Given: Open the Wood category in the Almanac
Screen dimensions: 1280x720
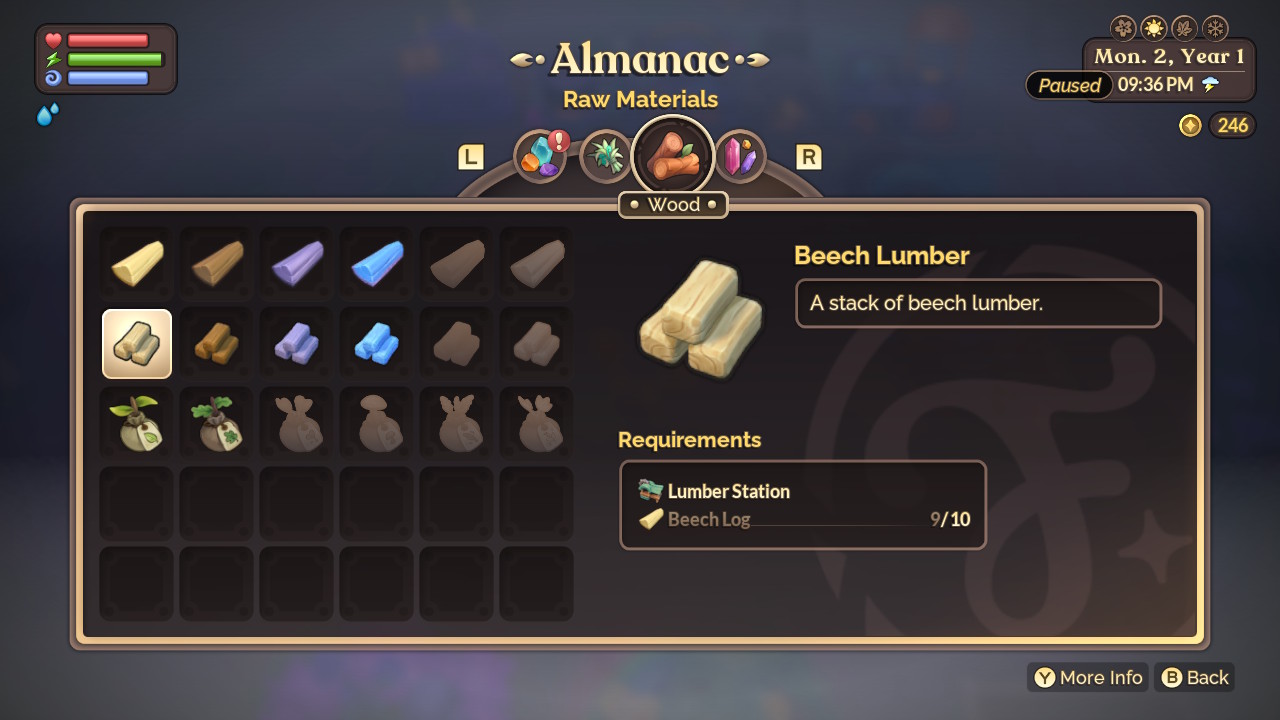Looking at the screenshot, I should [673, 153].
